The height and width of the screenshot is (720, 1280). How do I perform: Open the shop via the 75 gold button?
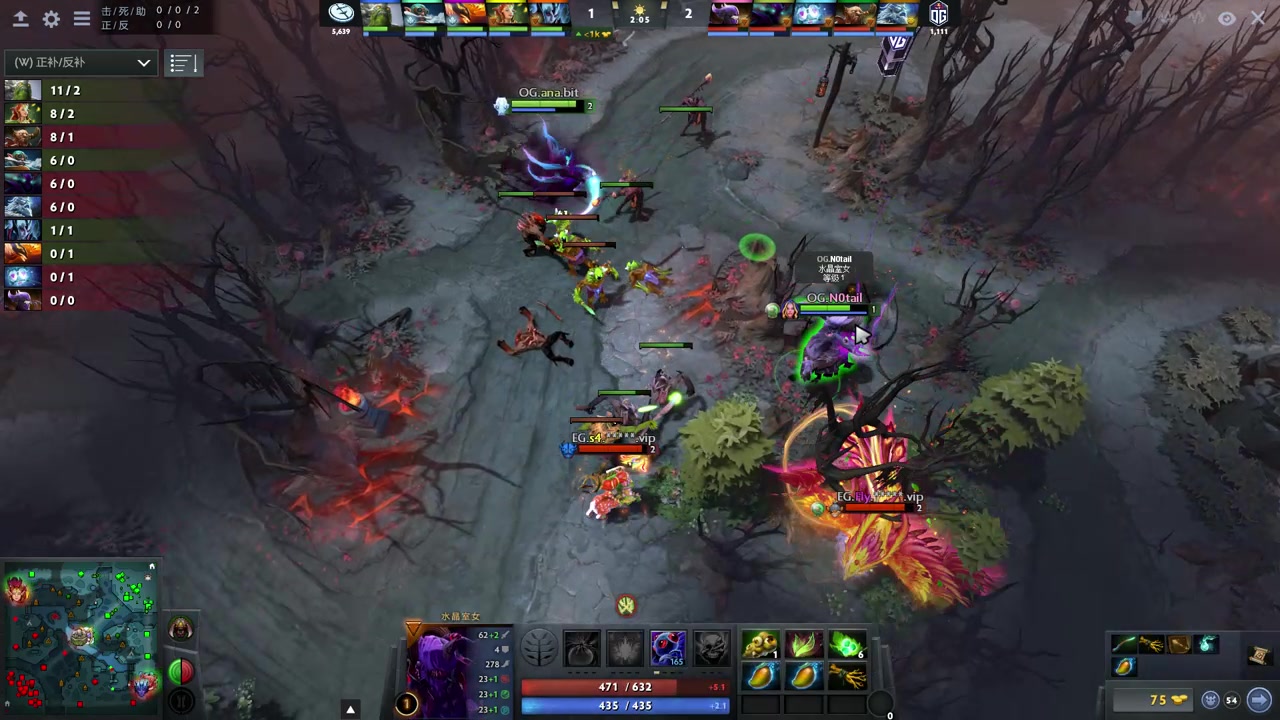(1155, 700)
